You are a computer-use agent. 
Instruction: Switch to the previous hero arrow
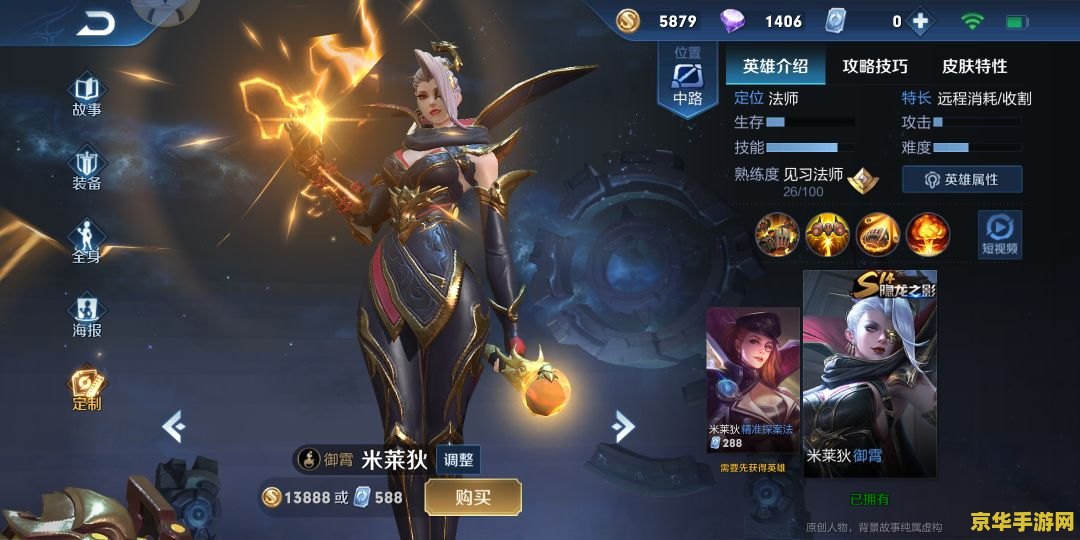[x=174, y=427]
